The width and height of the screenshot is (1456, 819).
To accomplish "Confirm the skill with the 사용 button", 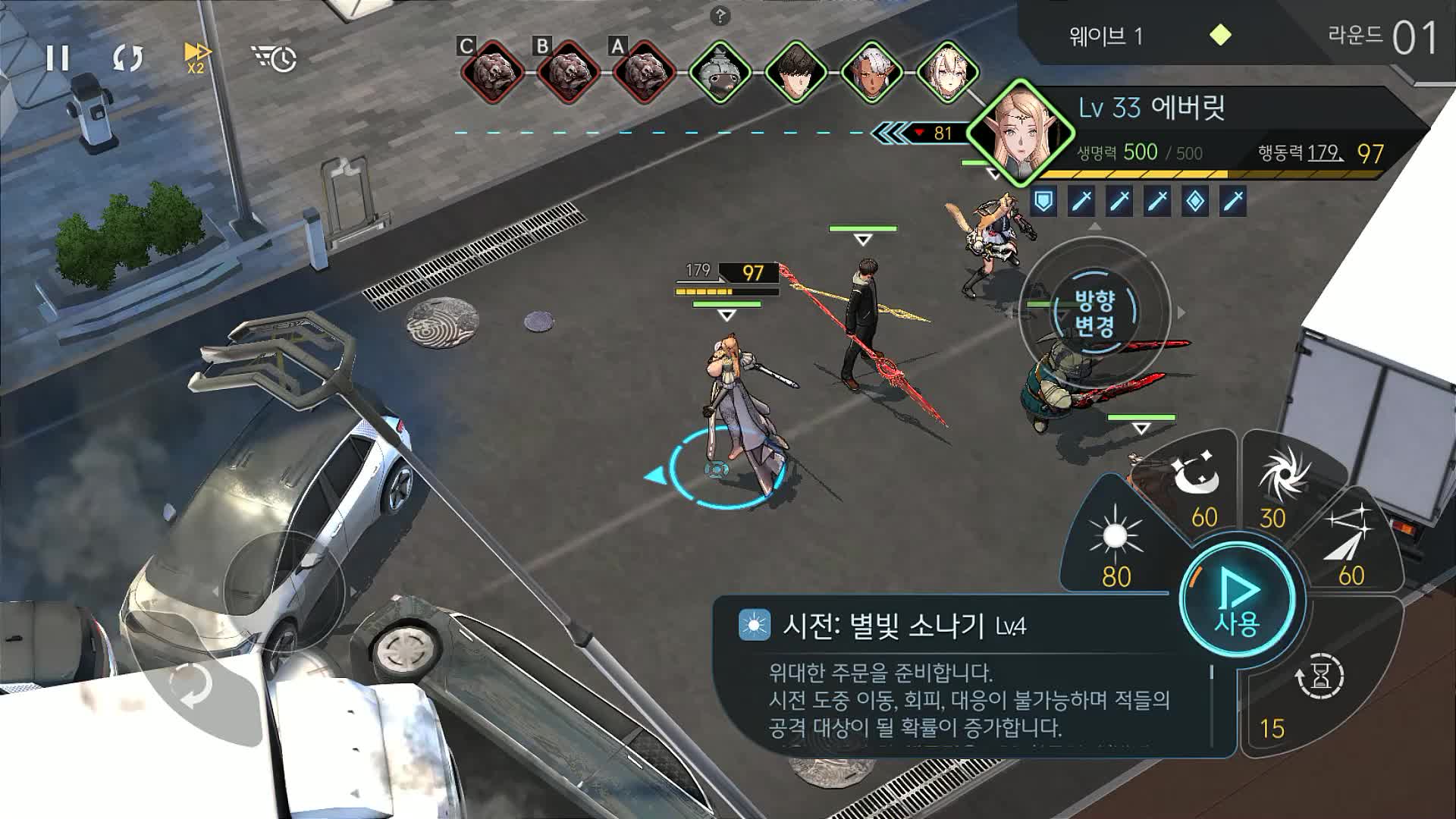I will pyautogui.click(x=1238, y=600).
